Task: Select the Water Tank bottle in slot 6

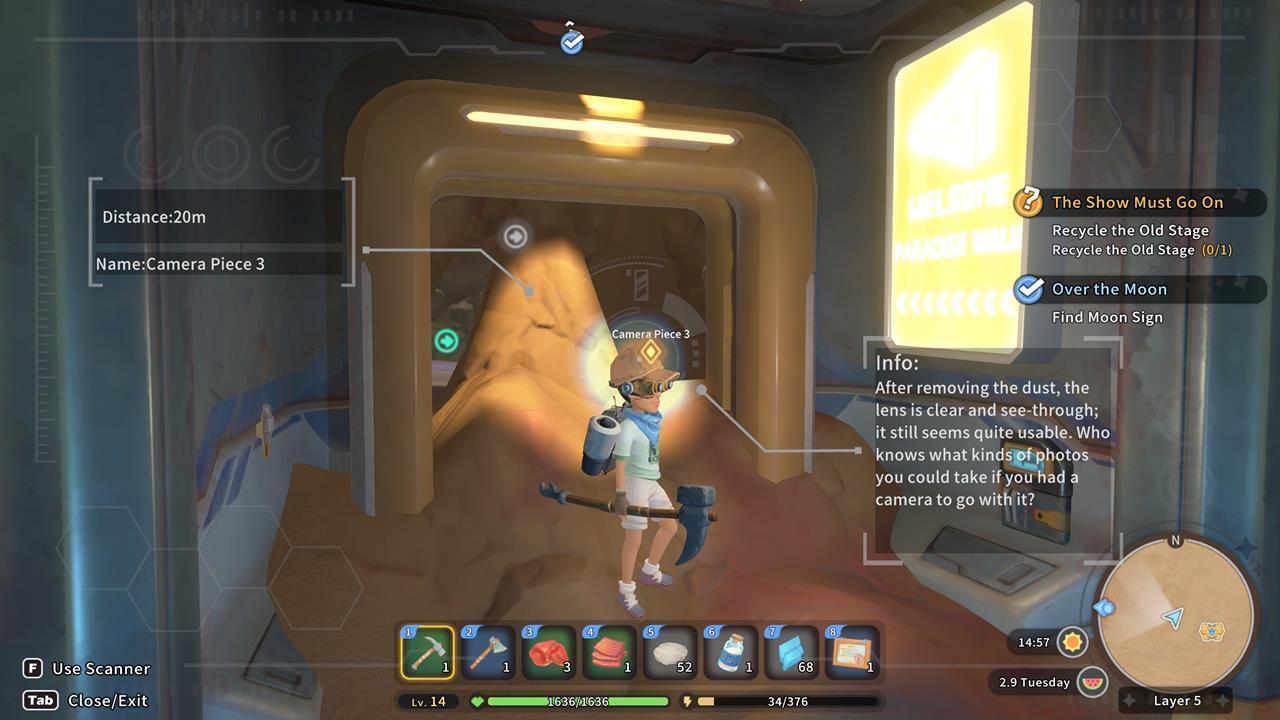Action: point(732,652)
